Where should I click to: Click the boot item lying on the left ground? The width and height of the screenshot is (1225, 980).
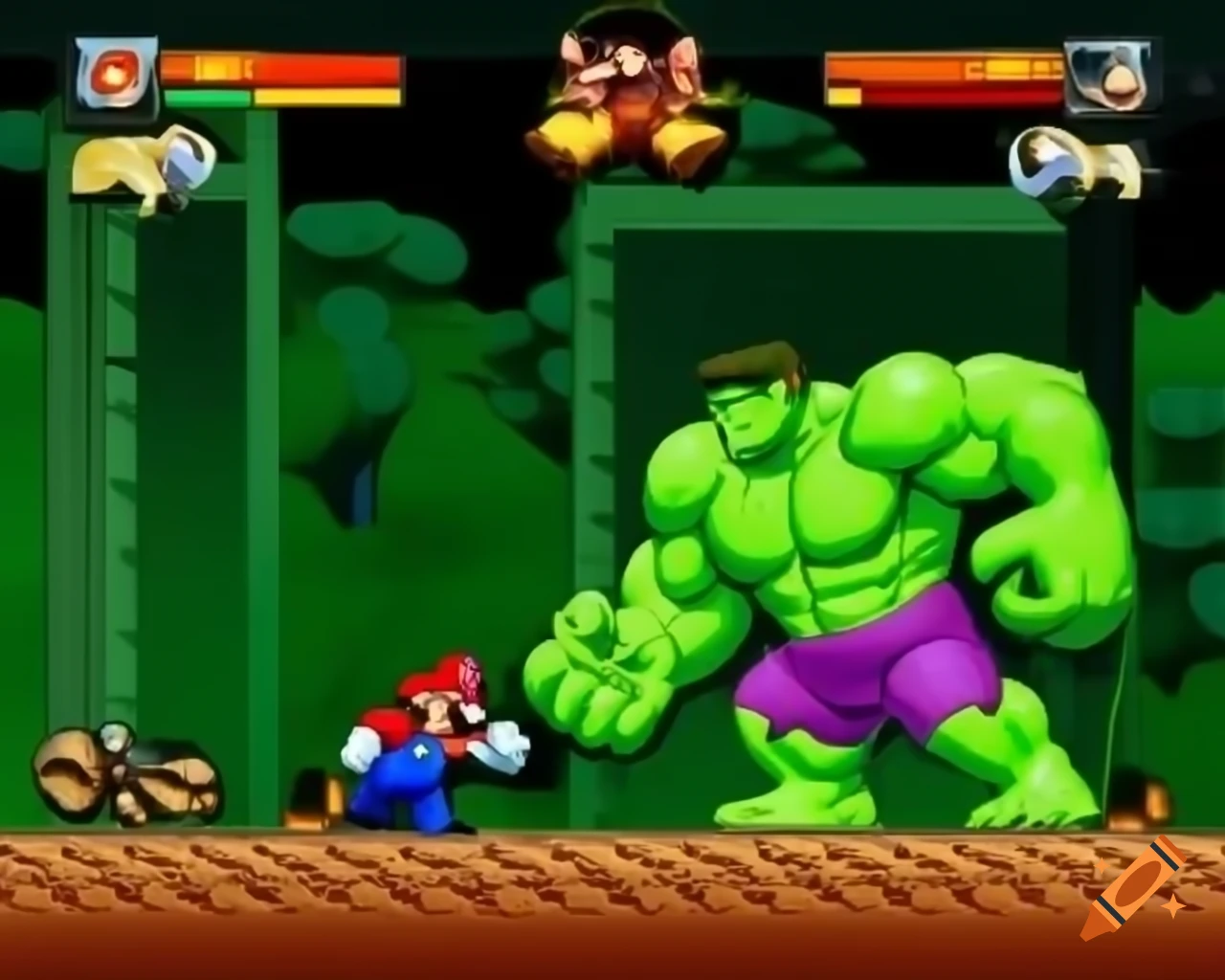click(124, 775)
